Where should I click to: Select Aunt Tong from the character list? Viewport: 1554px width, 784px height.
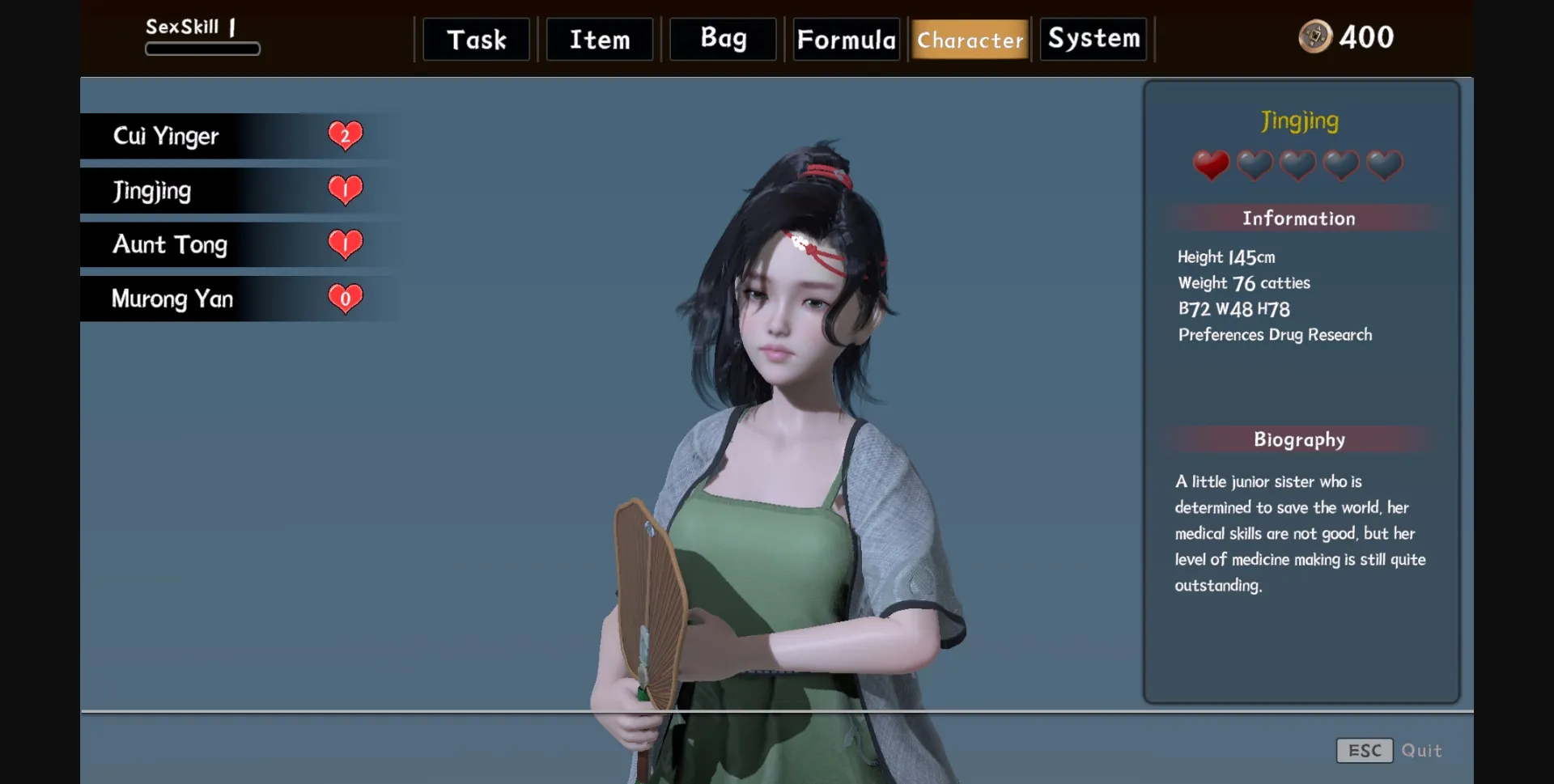pos(171,244)
